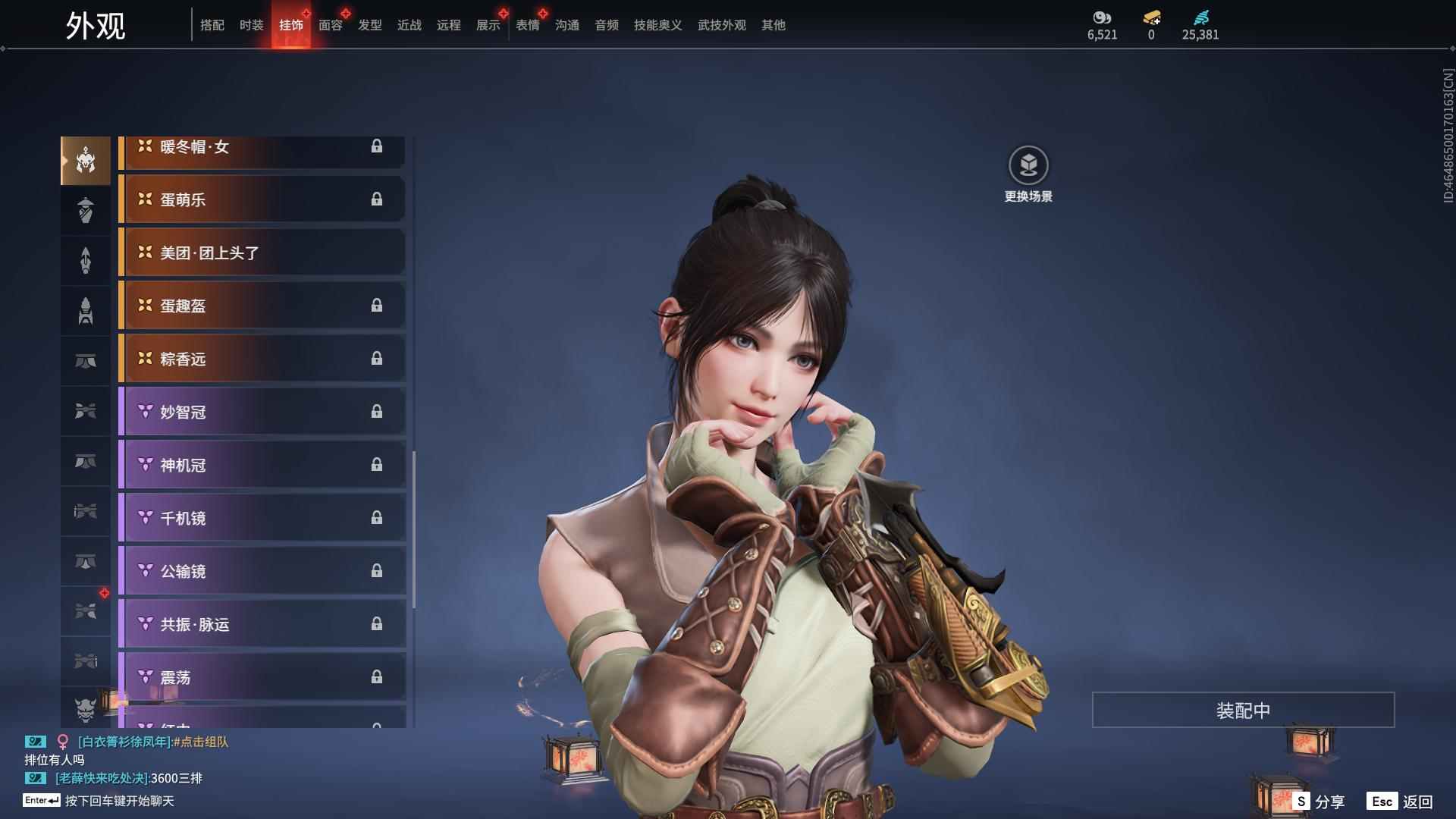Open the 返回 back button
Image resolution: width=1456 pixels, height=819 pixels.
tap(1400, 802)
